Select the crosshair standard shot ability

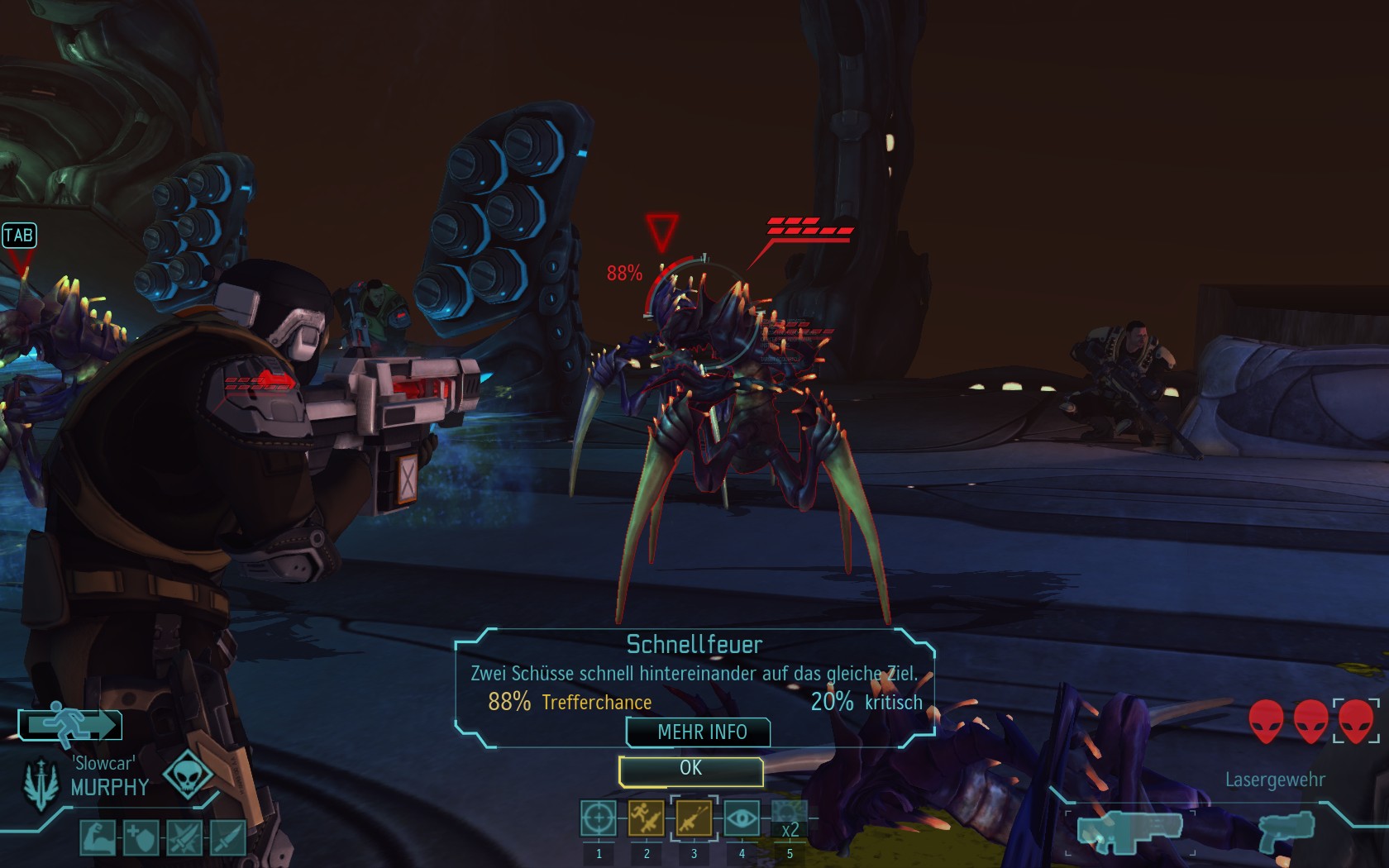(598, 818)
